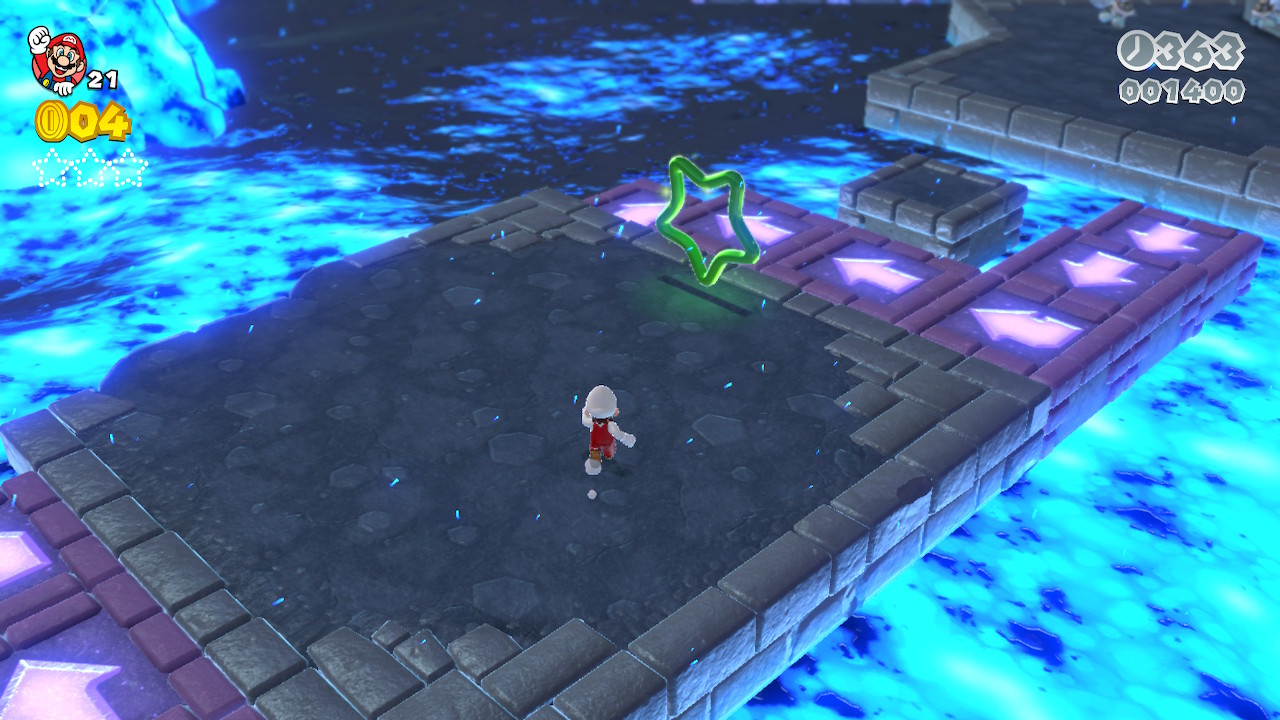Click the Mario lives icon
This screenshot has width=1280, height=720.
(x=56, y=58)
